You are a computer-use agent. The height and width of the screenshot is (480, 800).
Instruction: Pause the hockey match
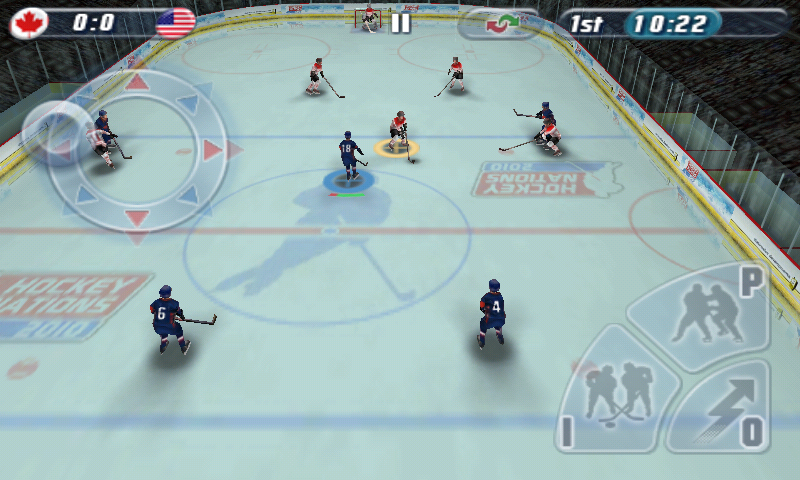coord(400,23)
